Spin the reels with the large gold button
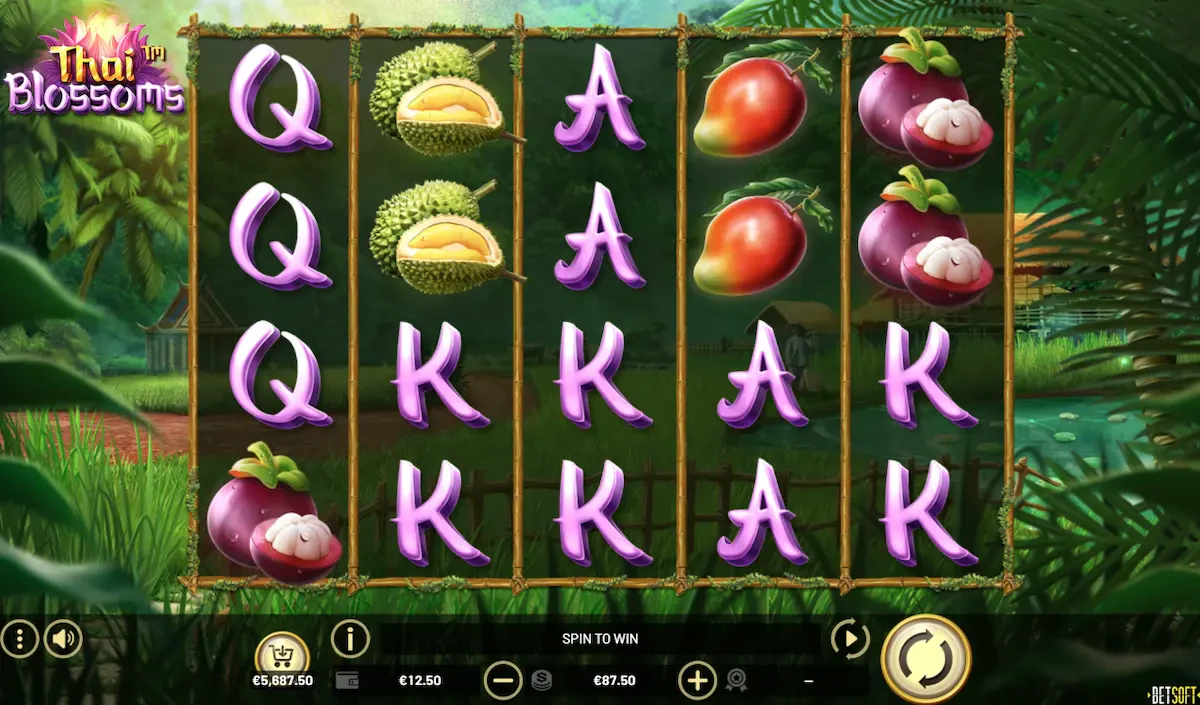 click(925, 659)
